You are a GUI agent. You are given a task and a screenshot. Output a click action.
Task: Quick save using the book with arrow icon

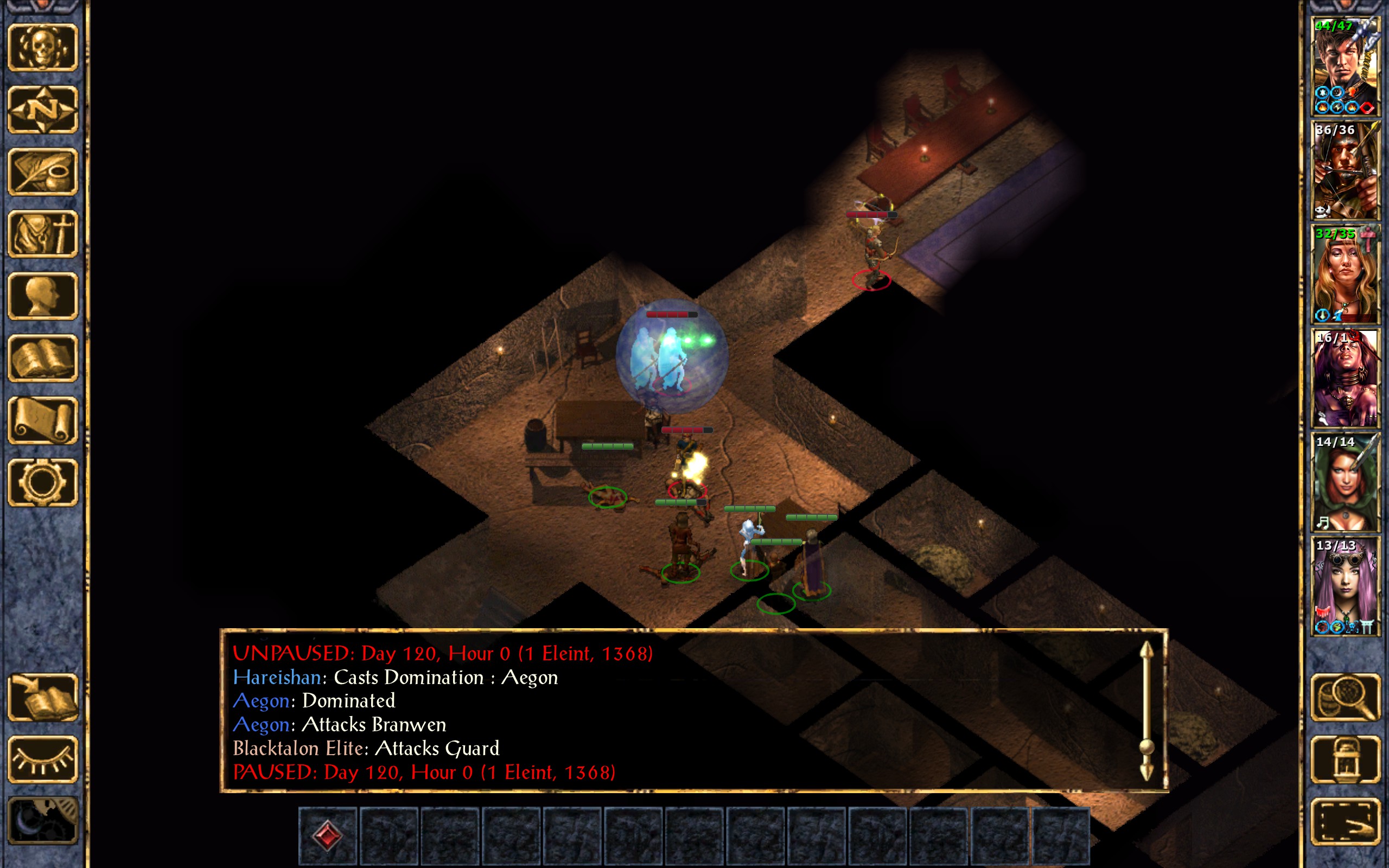[42, 697]
